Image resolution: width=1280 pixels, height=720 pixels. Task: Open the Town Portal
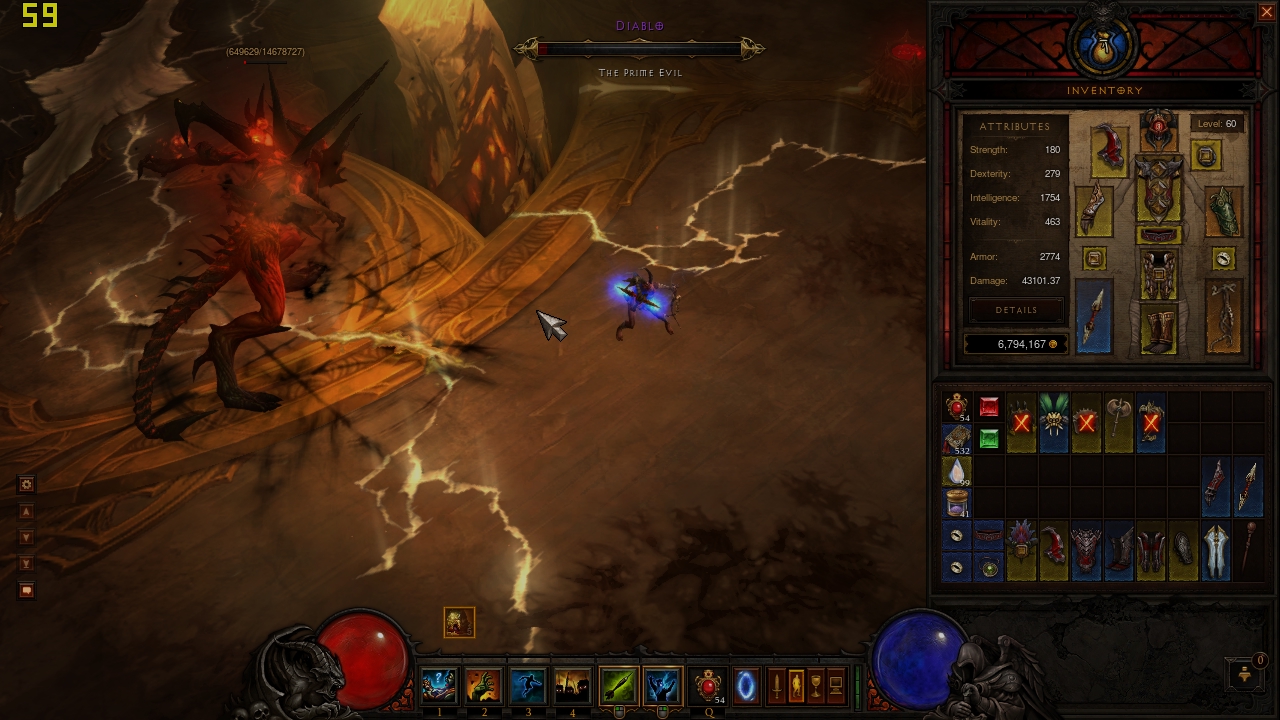pyautogui.click(x=745, y=686)
